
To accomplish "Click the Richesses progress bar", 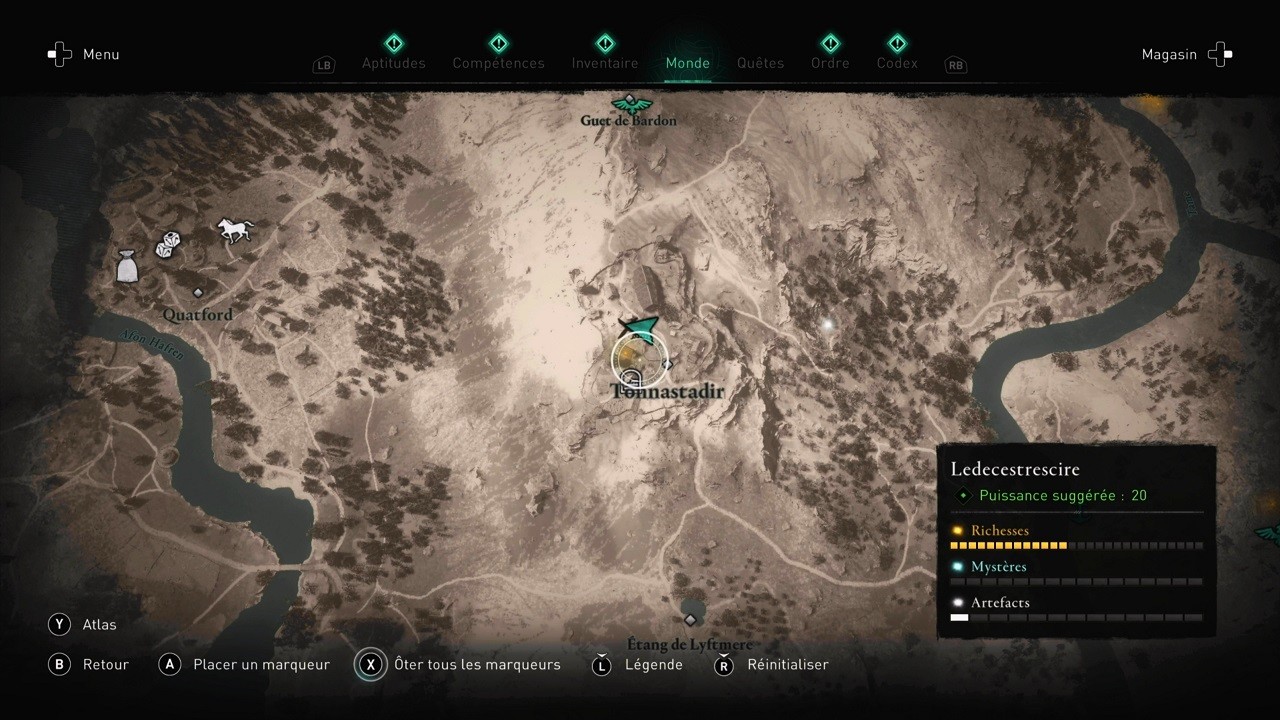I will click(1075, 546).
